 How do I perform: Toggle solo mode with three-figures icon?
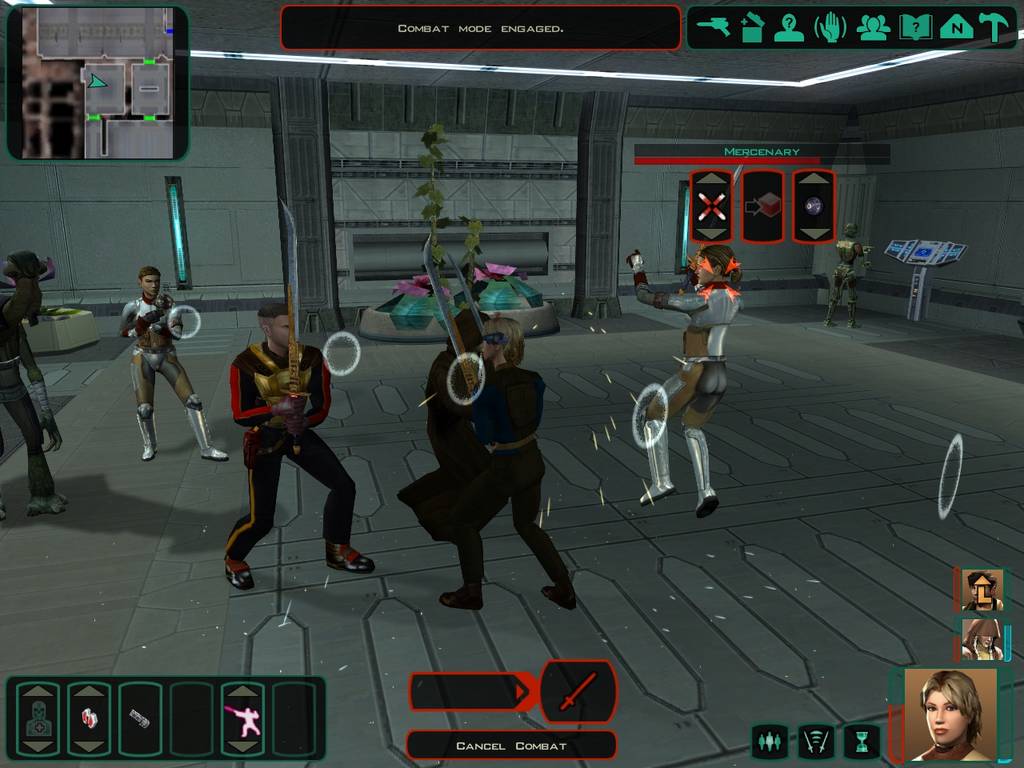[x=769, y=741]
